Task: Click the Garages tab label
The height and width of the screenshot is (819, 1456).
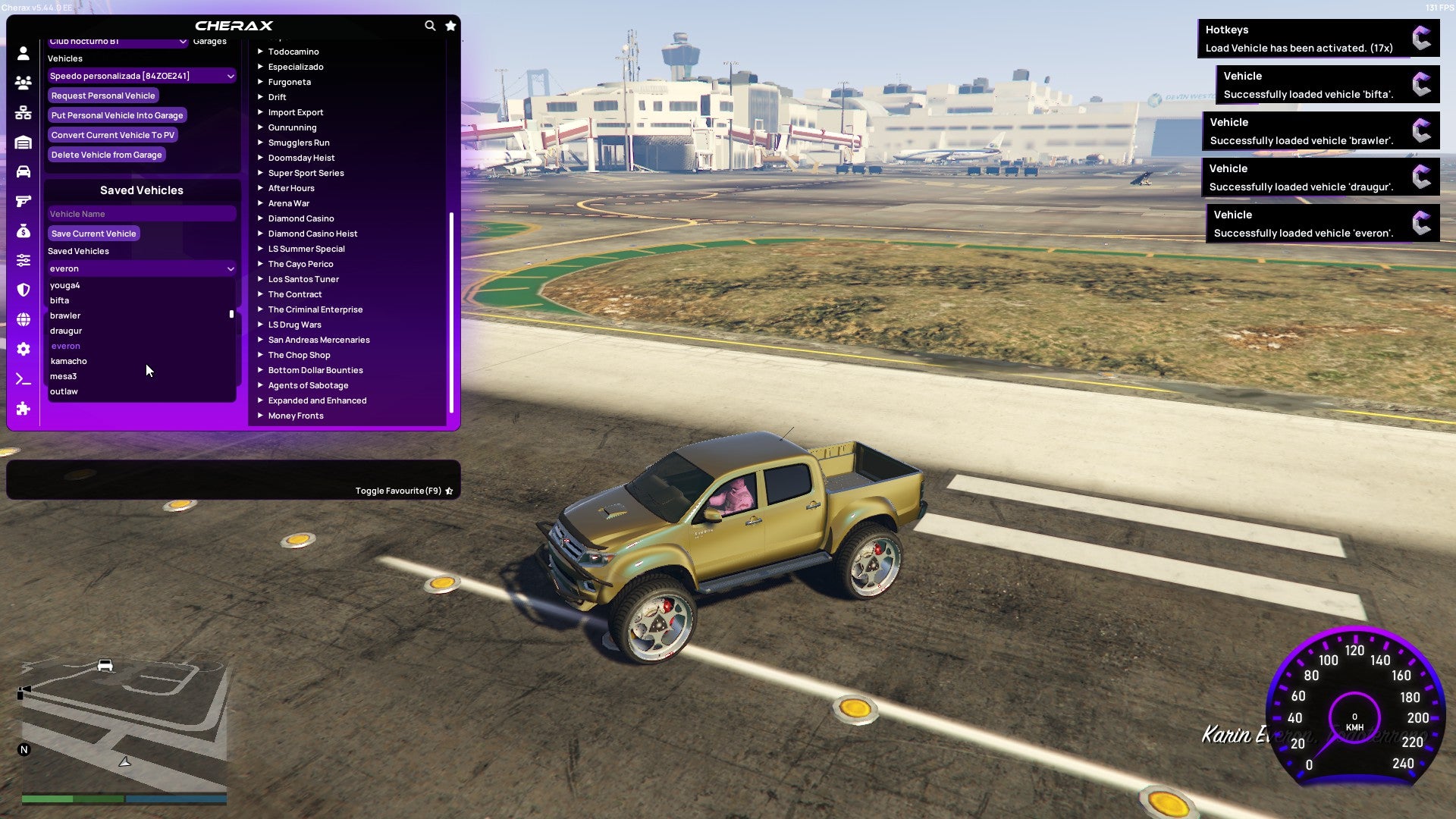Action: pos(210,40)
